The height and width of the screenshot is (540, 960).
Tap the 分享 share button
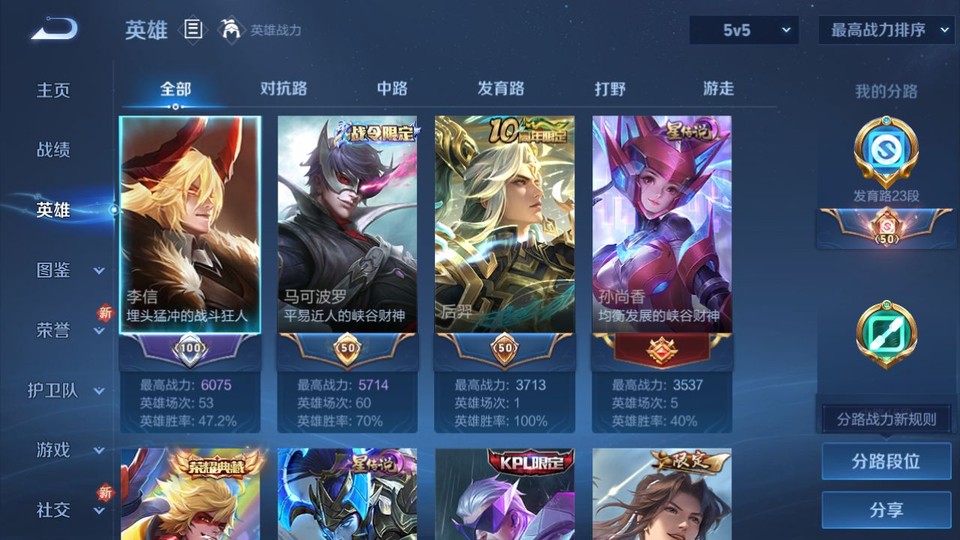[x=886, y=510]
